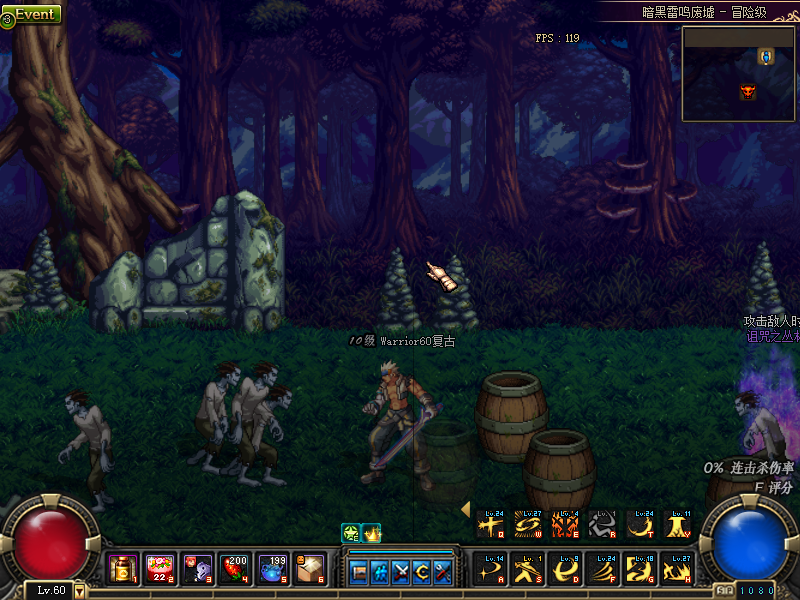Click the dungeon minimap

click(x=739, y=73)
